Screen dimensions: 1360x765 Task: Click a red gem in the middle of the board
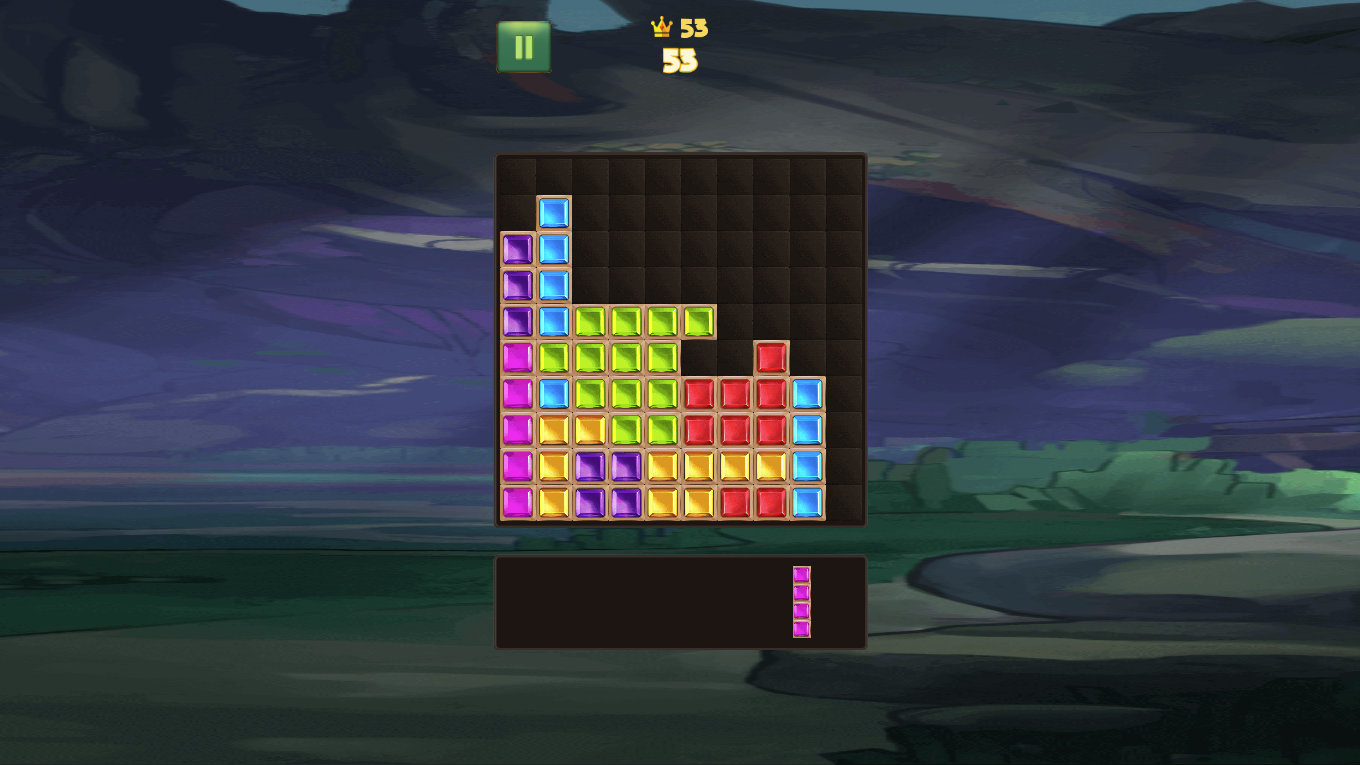[735, 392]
